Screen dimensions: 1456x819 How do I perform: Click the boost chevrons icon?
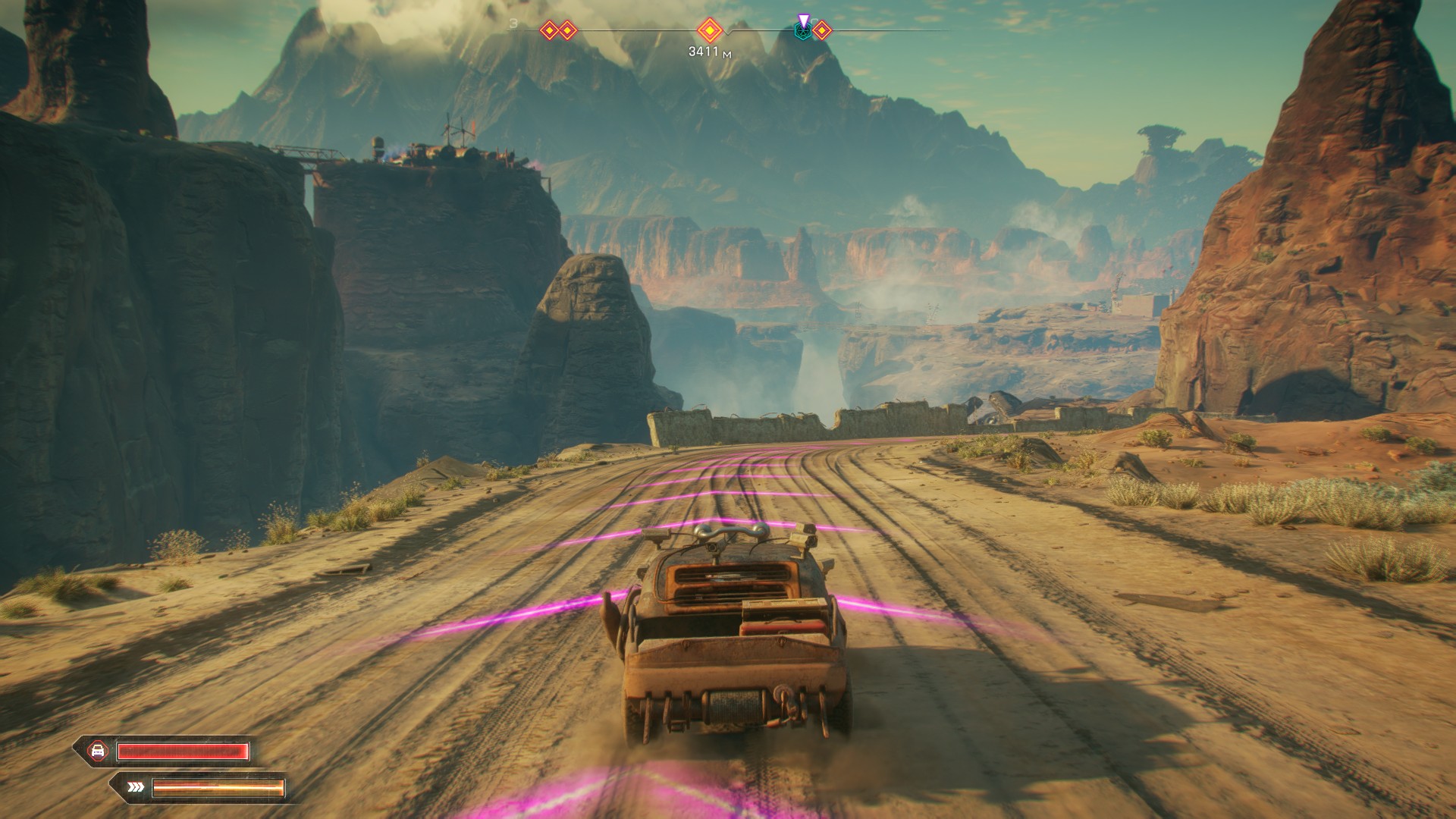coord(136,787)
